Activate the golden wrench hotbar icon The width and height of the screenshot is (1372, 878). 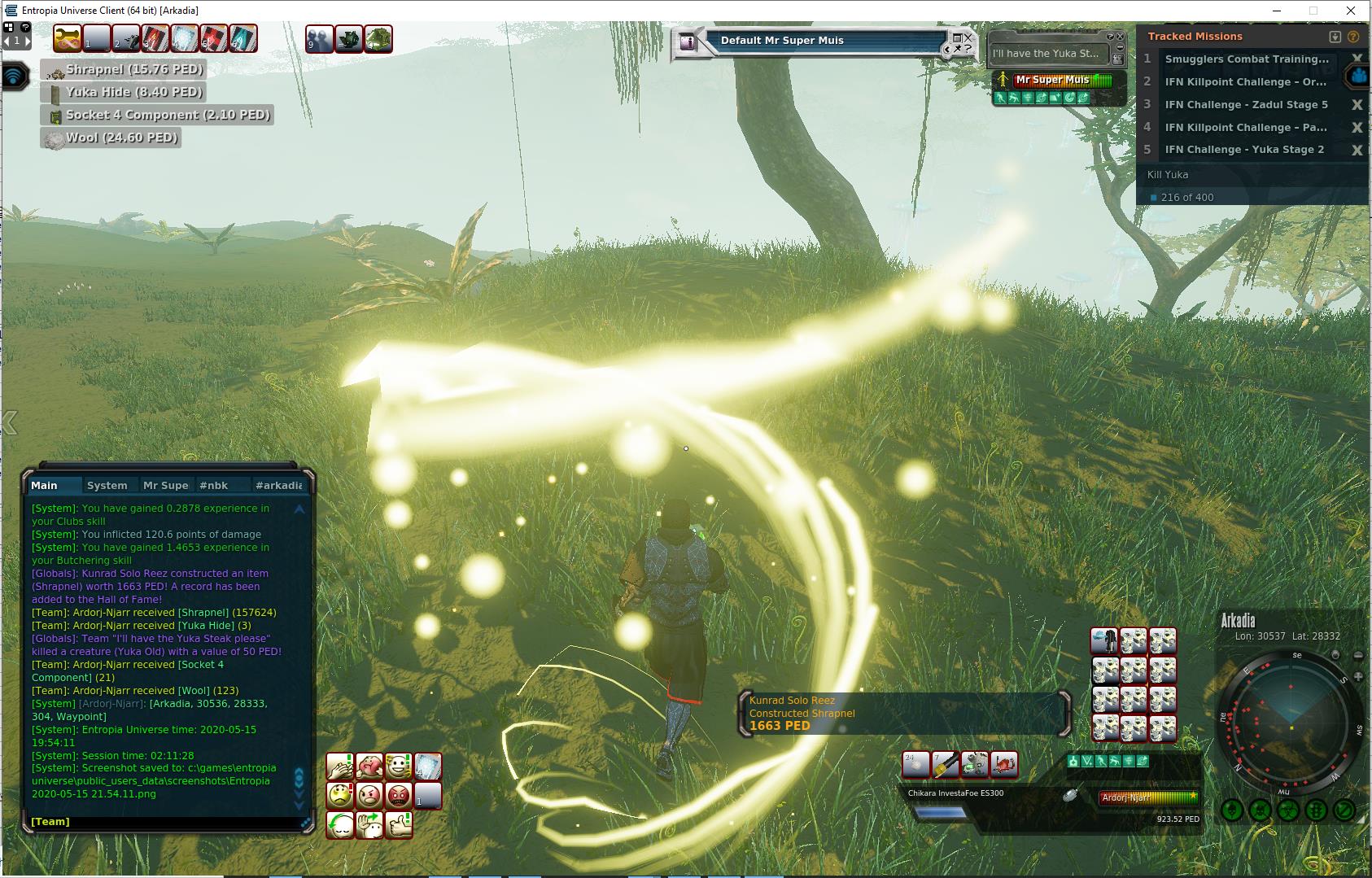[x=68, y=38]
